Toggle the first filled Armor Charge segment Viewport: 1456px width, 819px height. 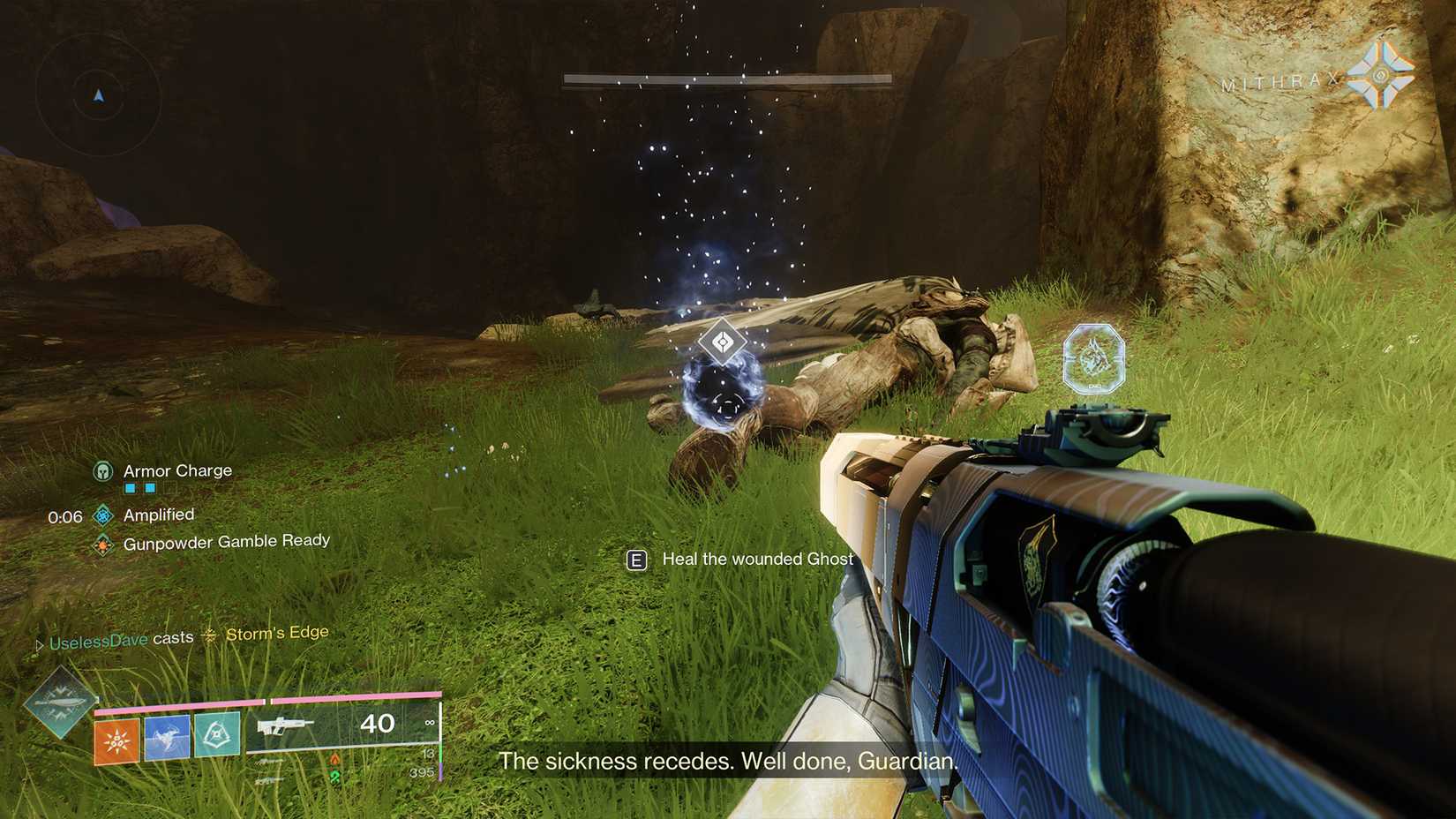130,487
